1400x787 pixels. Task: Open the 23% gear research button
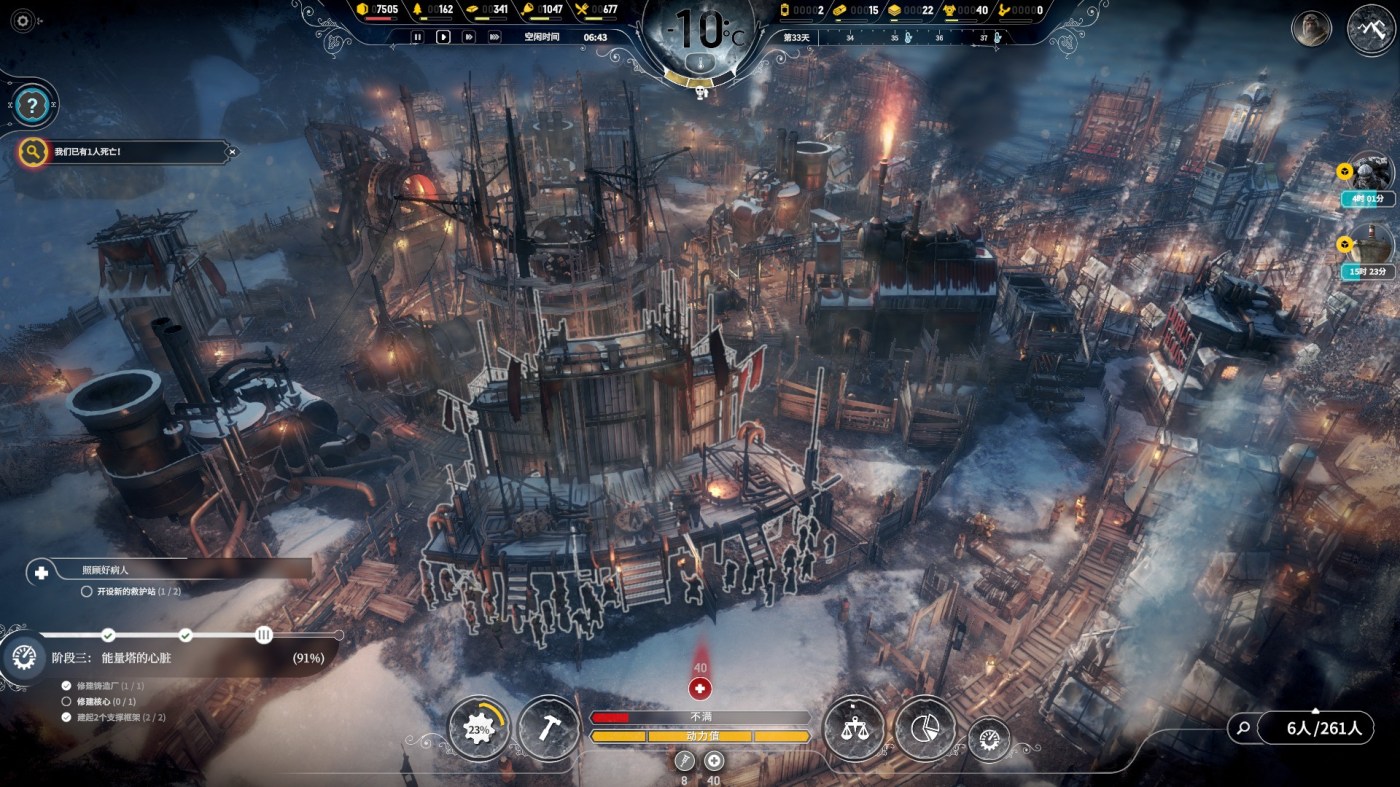click(x=479, y=728)
